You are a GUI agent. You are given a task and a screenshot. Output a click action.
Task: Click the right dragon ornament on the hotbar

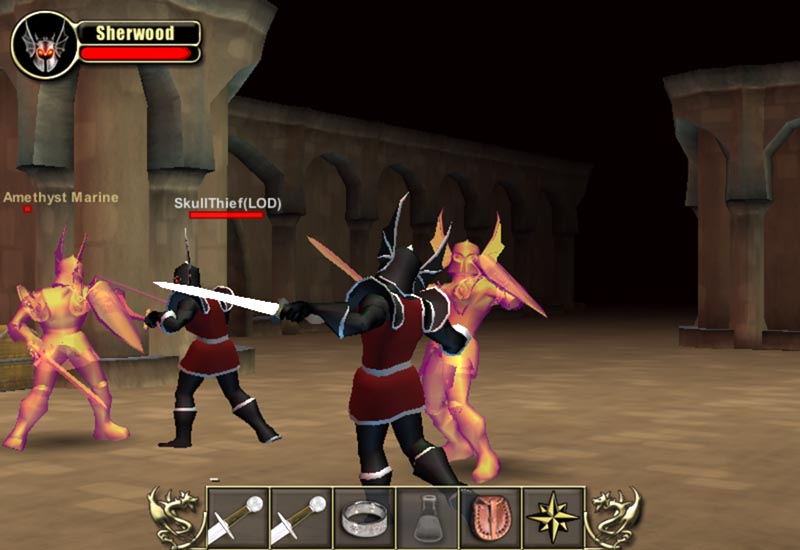[x=615, y=517]
